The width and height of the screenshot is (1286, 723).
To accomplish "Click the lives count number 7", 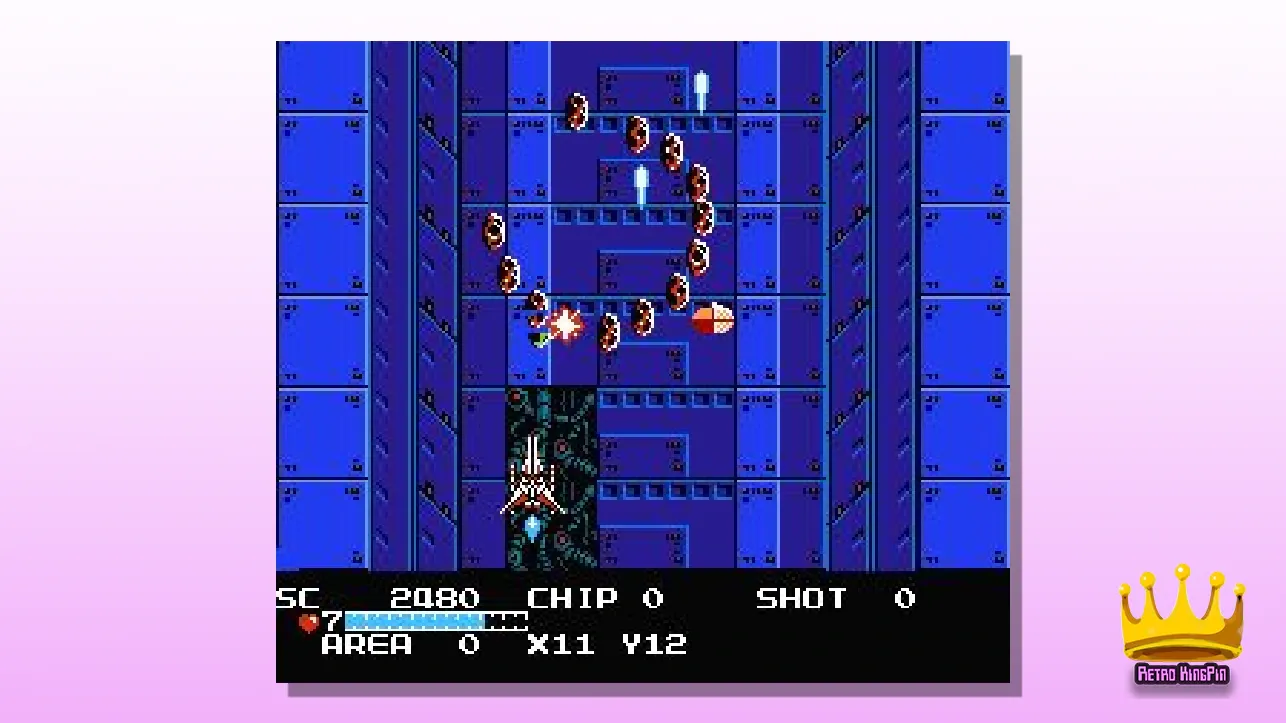I will pyautogui.click(x=333, y=621).
